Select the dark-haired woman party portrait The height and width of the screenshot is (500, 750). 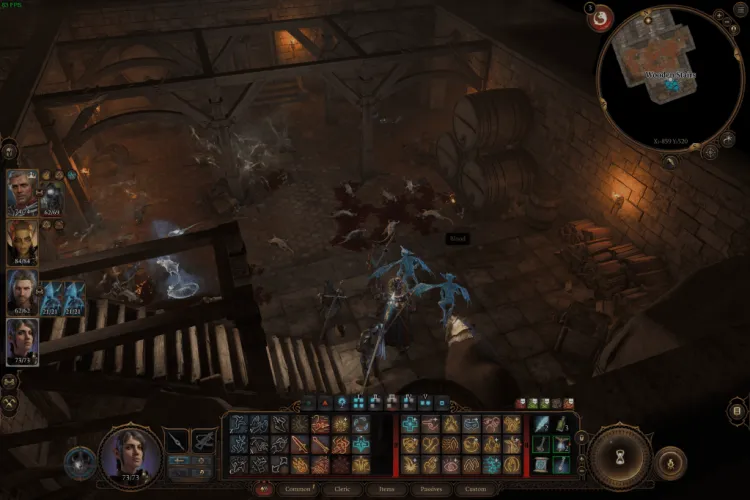22,340
